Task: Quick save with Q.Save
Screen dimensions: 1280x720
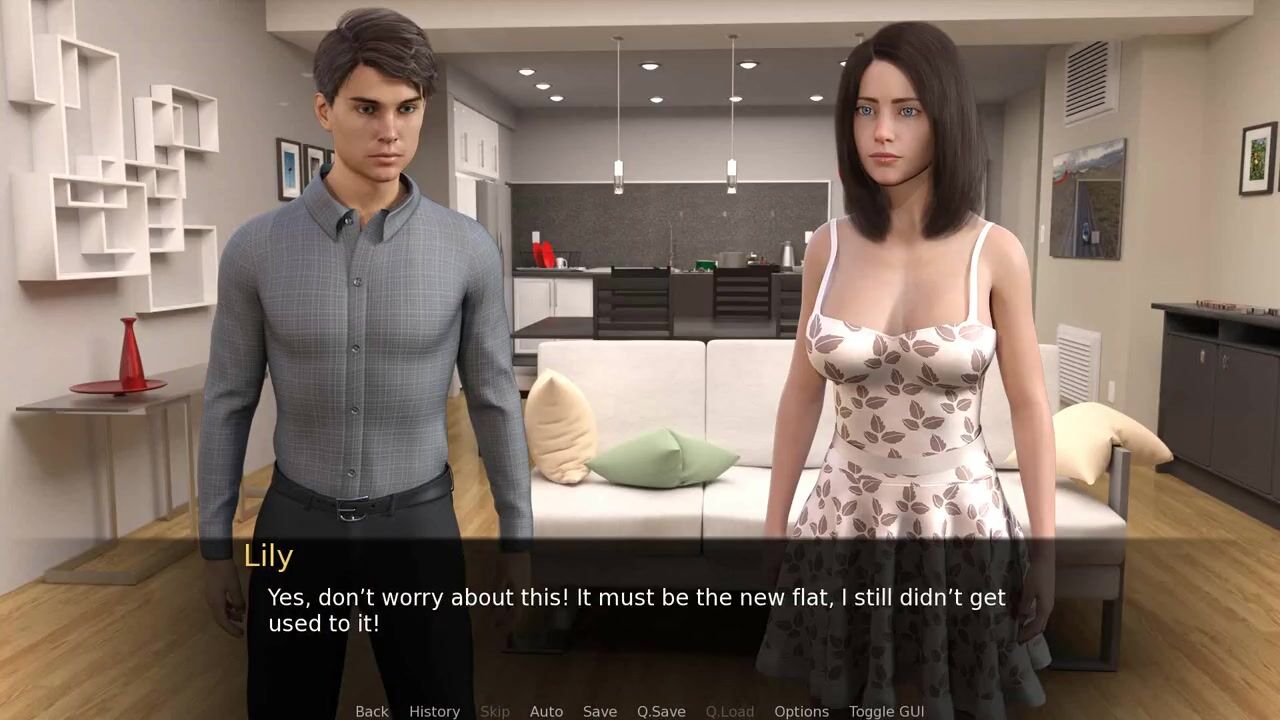Action: [661, 711]
